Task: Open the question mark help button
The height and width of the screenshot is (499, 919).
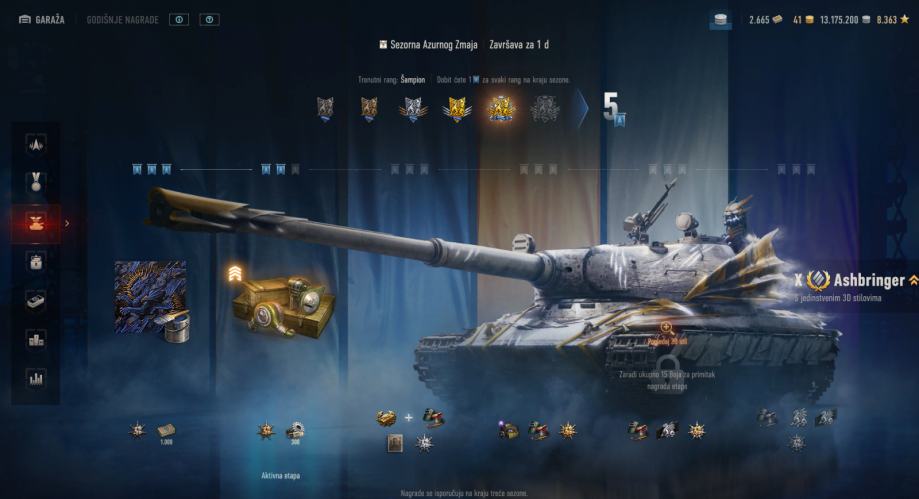Action: pos(209,19)
